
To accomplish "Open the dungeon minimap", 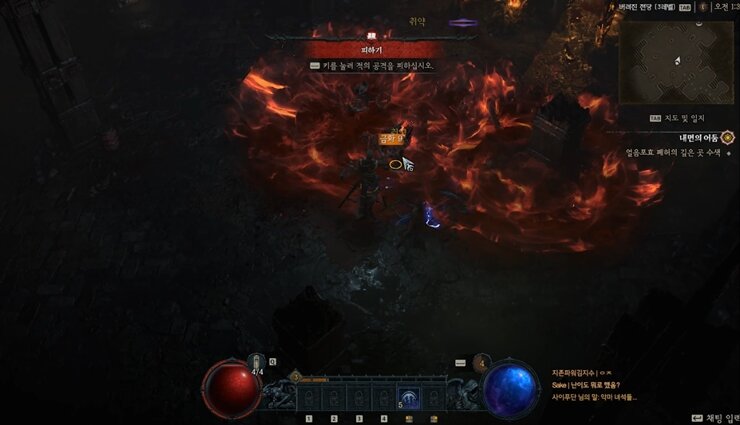I will pos(676,61).
